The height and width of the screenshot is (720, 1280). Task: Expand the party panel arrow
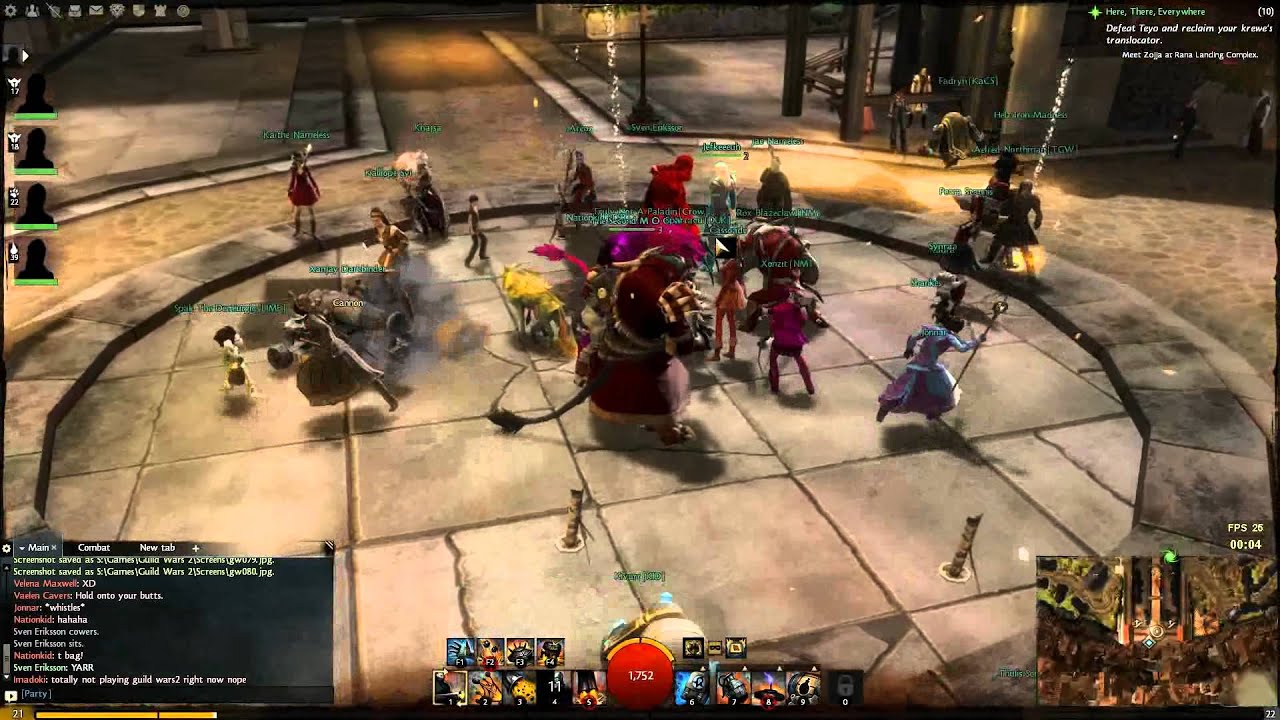24,56
